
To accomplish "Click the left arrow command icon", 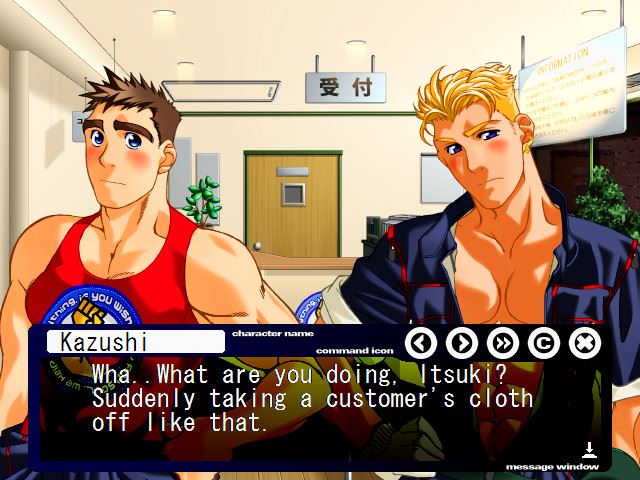I will (421, 343).
